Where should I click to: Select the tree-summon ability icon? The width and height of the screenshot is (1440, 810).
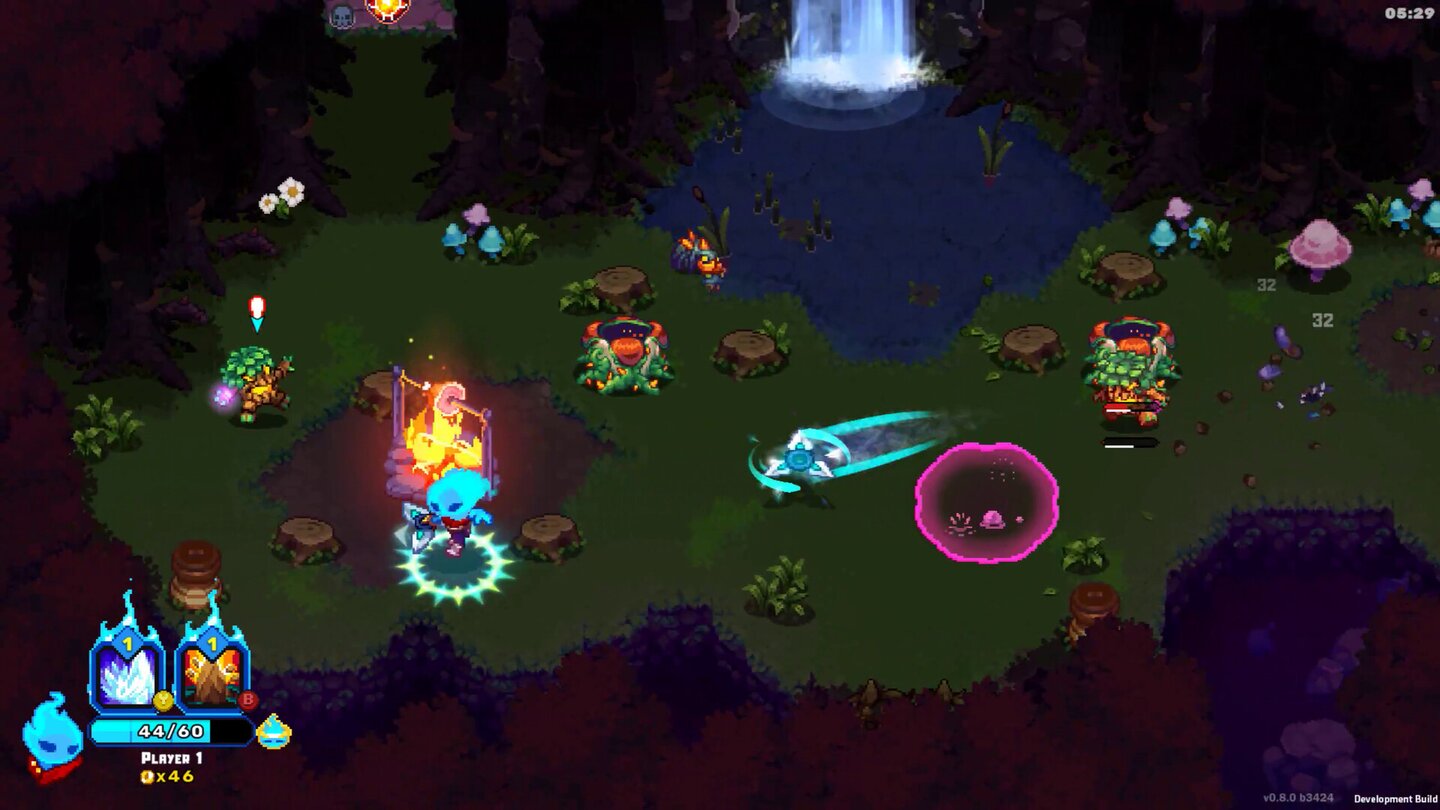pyautogui.click(x=210, y=675)
